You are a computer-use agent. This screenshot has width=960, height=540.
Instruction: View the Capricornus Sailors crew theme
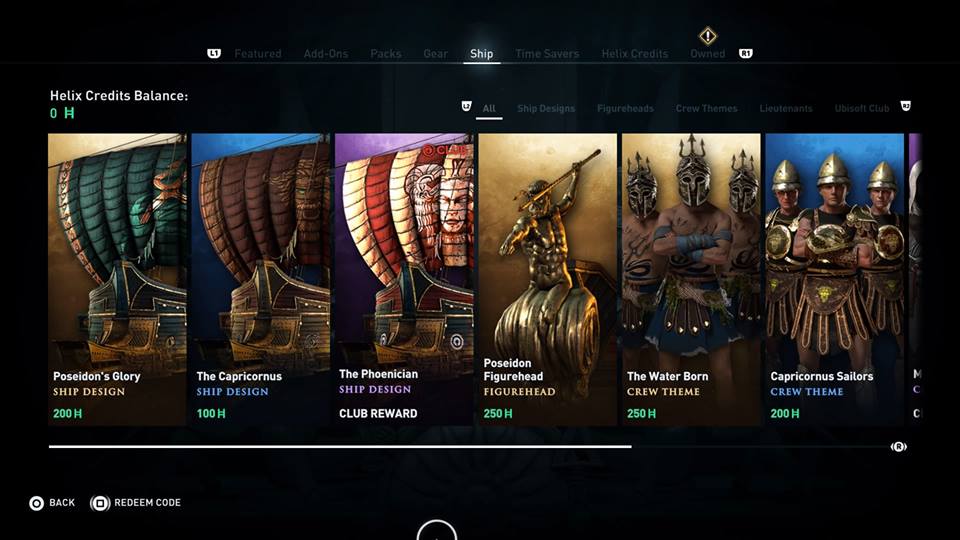pos(834,280)
